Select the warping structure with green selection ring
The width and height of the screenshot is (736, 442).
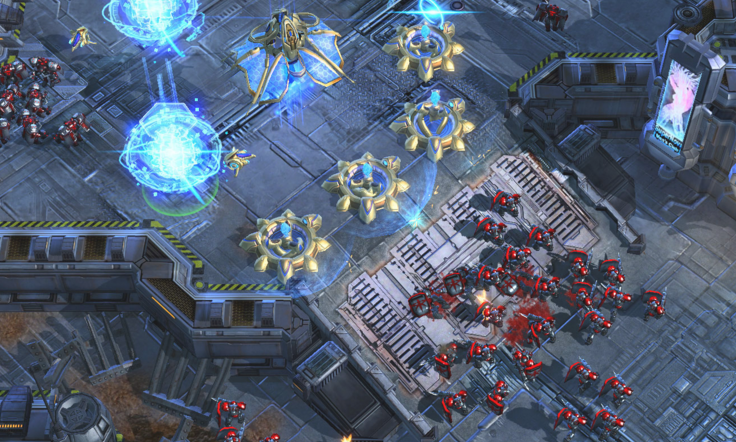click(171, 153)
